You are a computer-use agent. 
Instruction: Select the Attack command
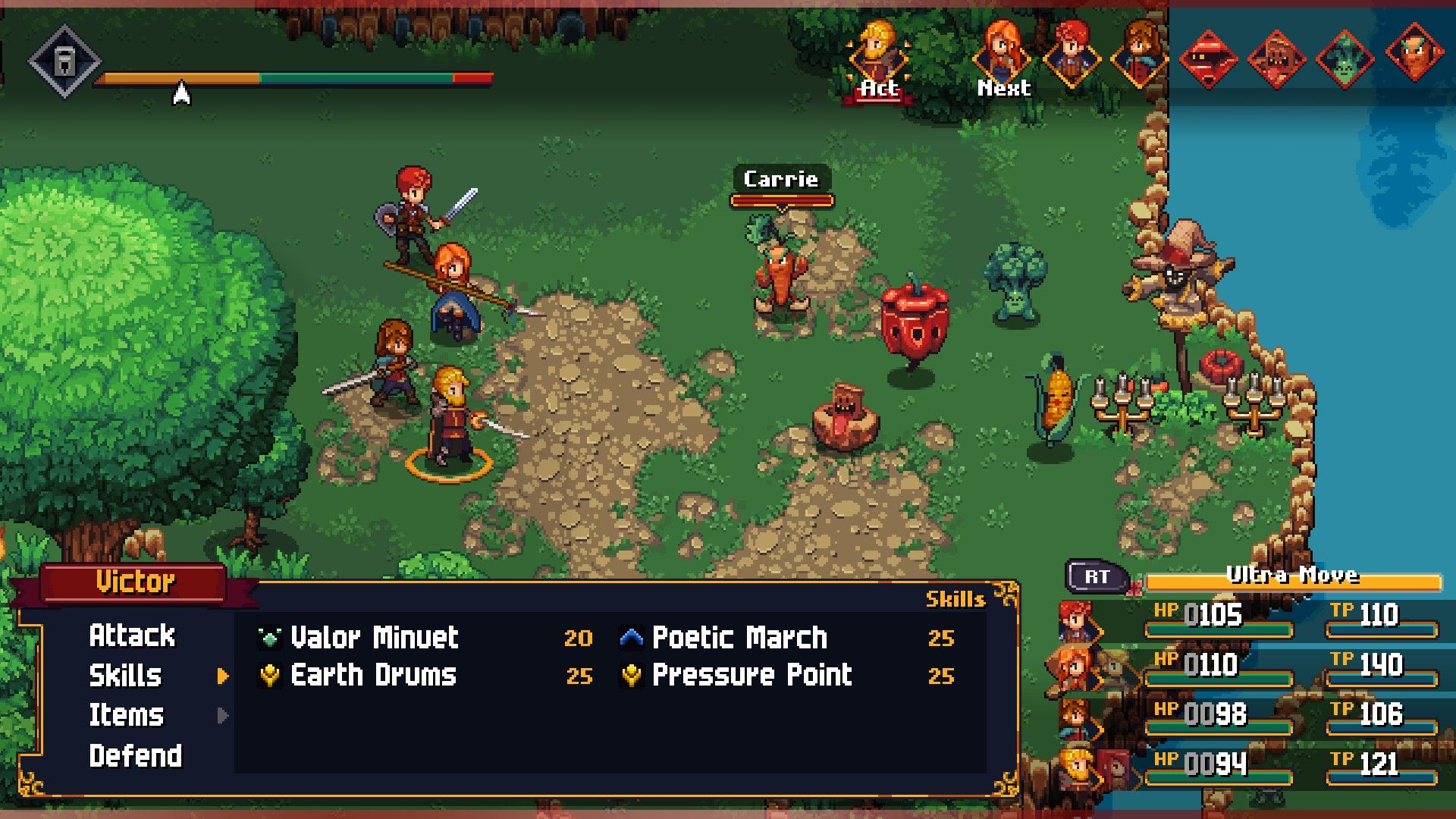point(133,635)
